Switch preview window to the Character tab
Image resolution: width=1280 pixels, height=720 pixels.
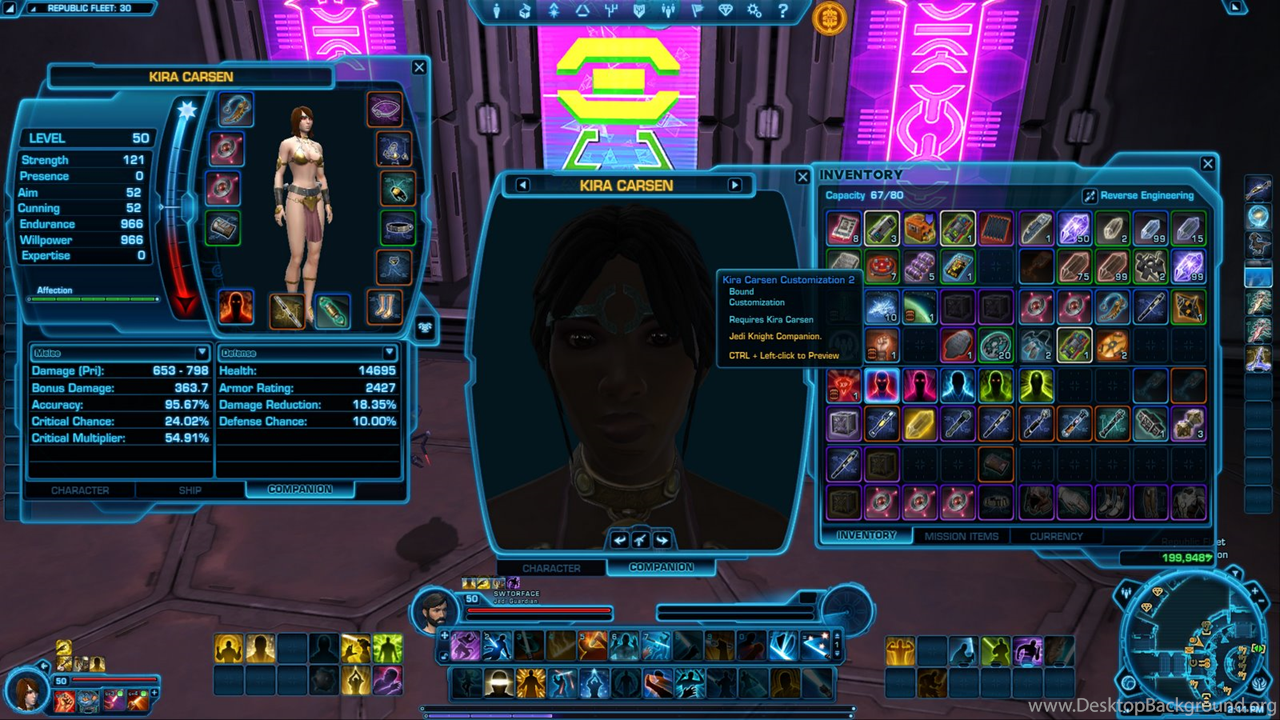tap(551, 568)
